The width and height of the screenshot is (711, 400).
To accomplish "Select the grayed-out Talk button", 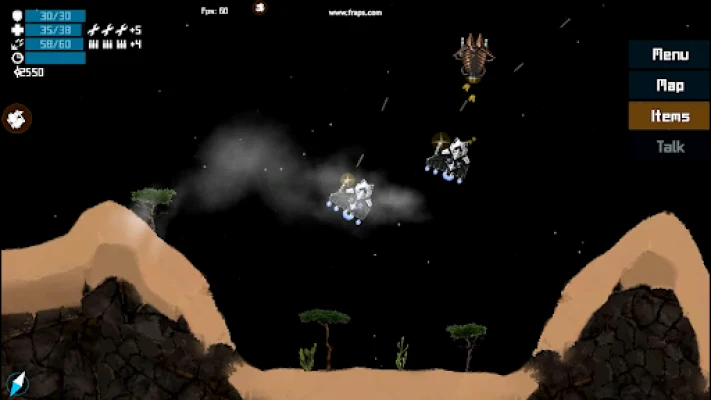I will click(x=669, y=147).
